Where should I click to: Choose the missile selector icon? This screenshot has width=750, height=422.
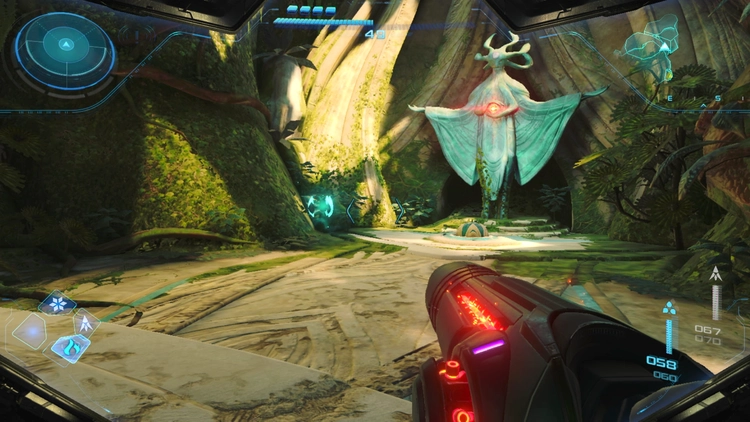[x=86, y=322]
